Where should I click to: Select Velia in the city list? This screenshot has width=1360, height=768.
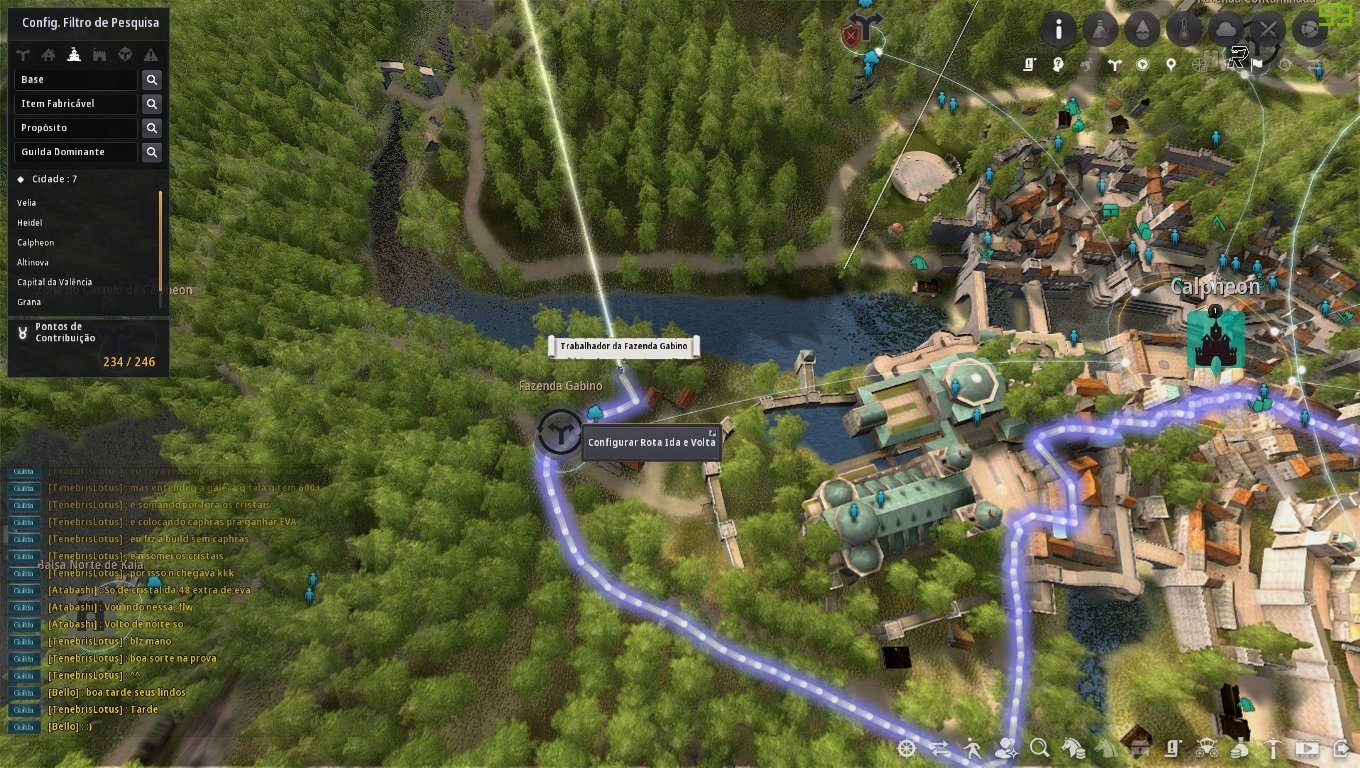coord(27,203)
